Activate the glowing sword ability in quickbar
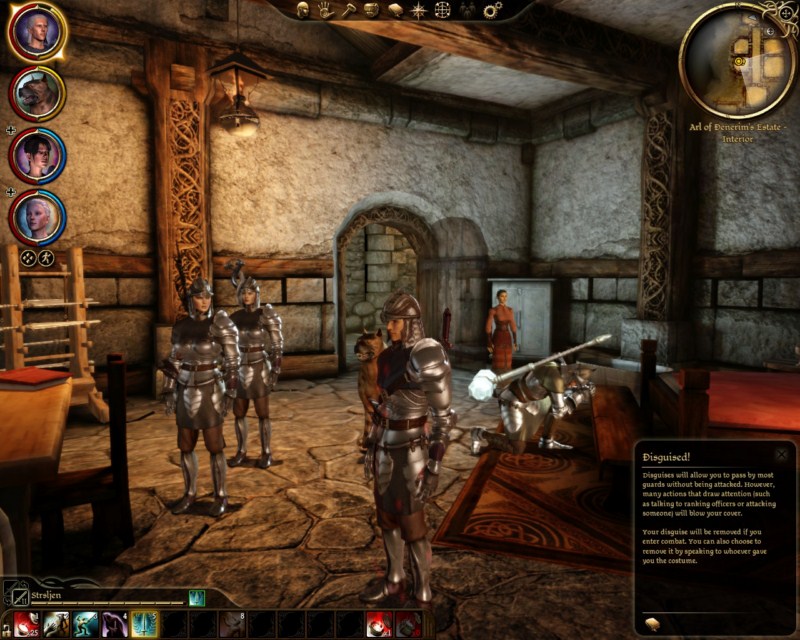Screen dimensions: 800x640 (x=144, y=625)
